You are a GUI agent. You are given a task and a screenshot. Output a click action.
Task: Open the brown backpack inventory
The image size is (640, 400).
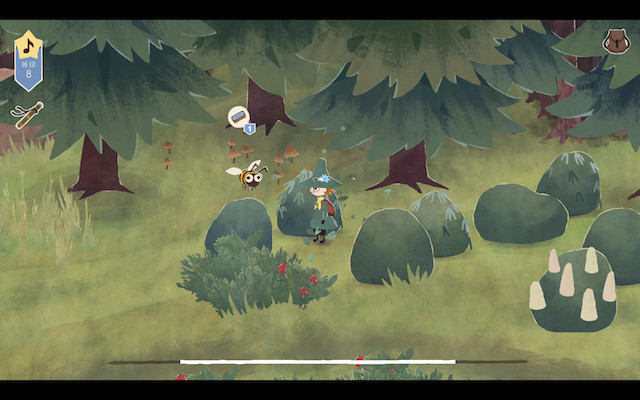click(x=614, y=42)
